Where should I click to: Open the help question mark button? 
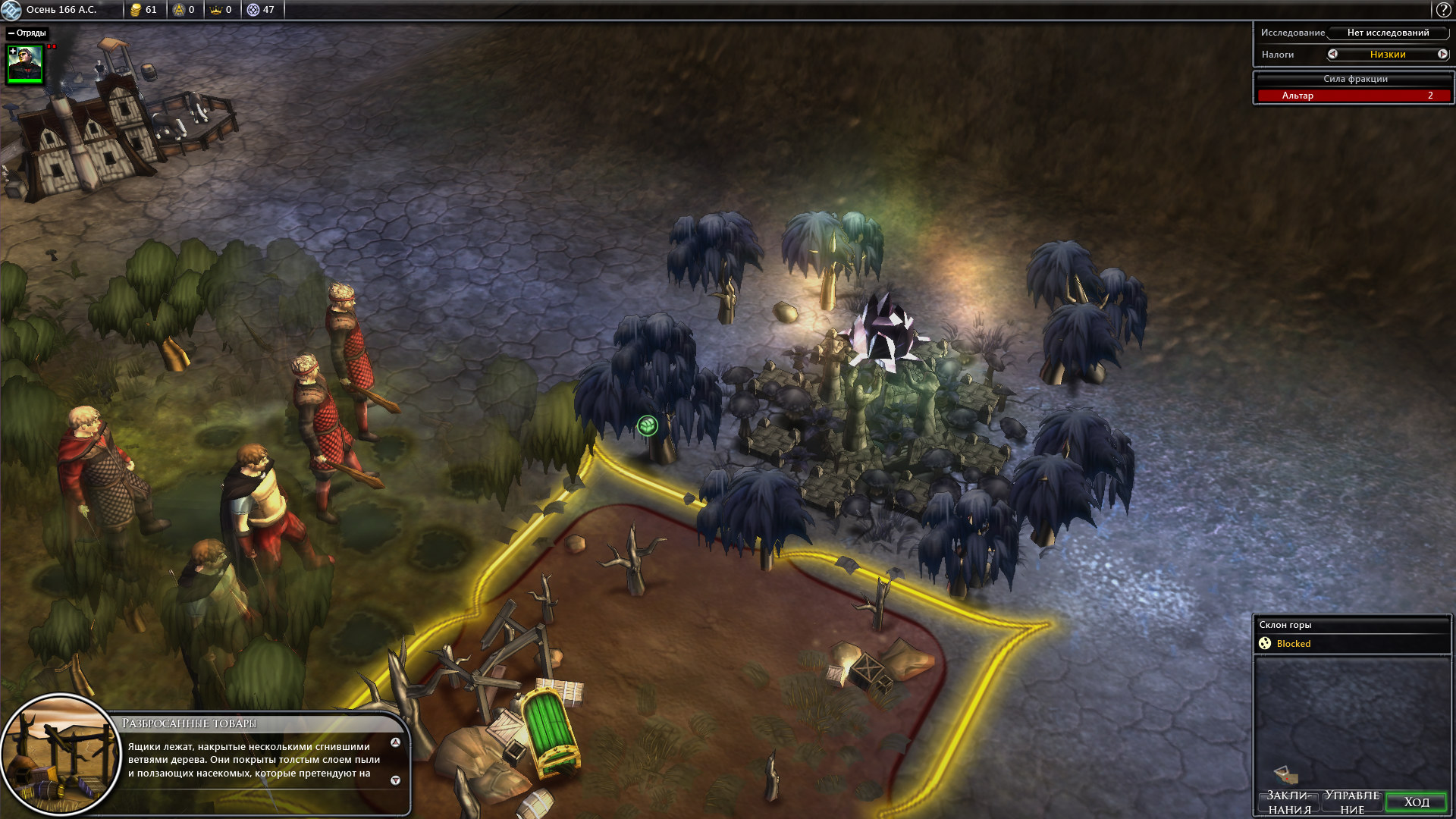coord(1443,10)
